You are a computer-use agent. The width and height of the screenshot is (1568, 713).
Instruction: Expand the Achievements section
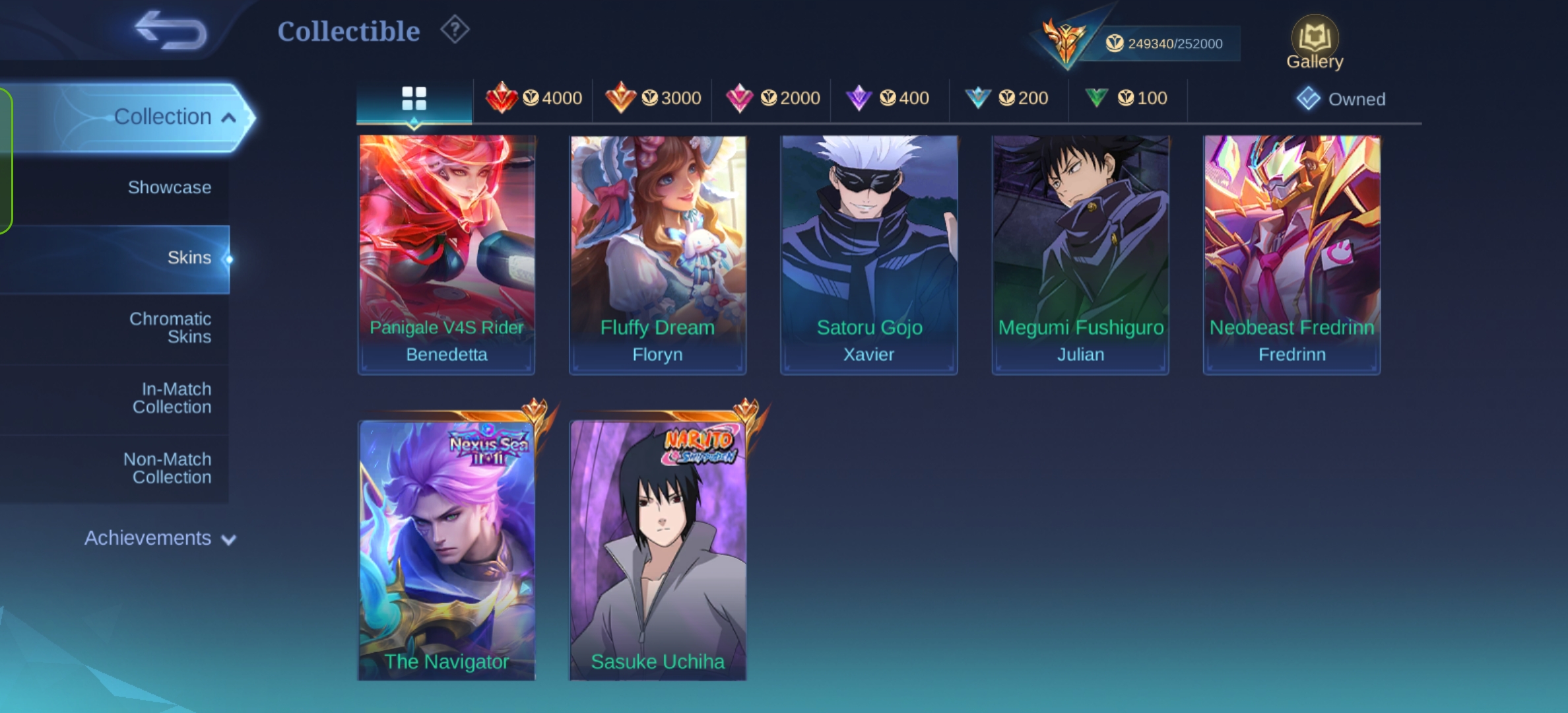[x=160, y=539]
